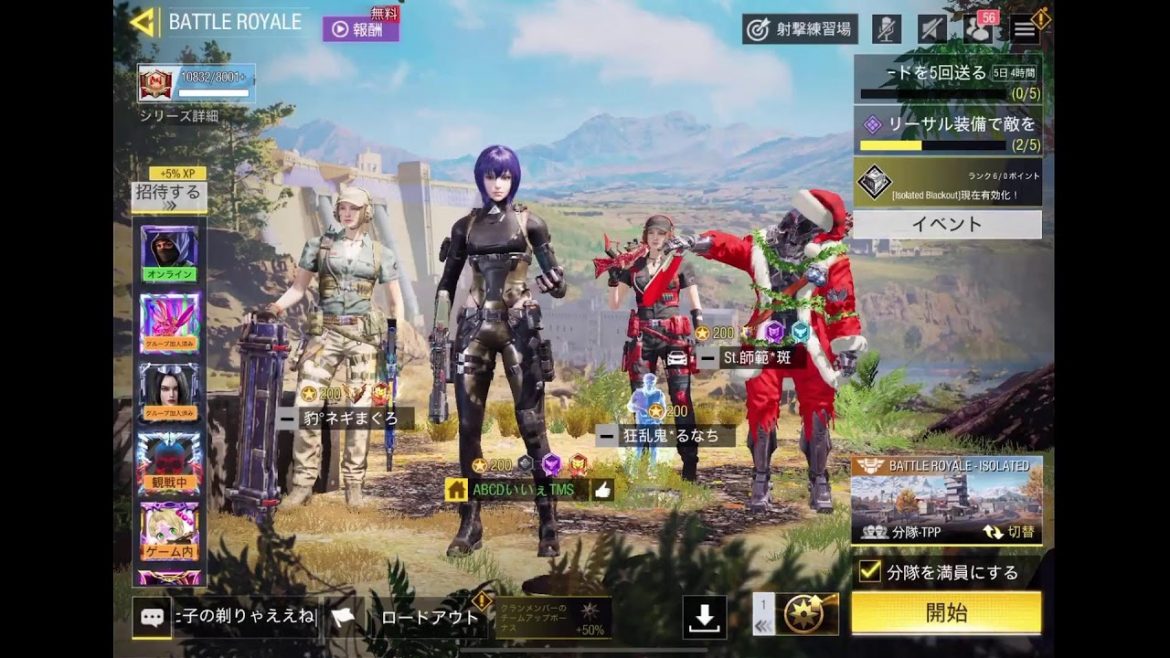This screenshot has width=1170, height=658.
Task: Start the match with 開始
Action: tap(945, 613)
